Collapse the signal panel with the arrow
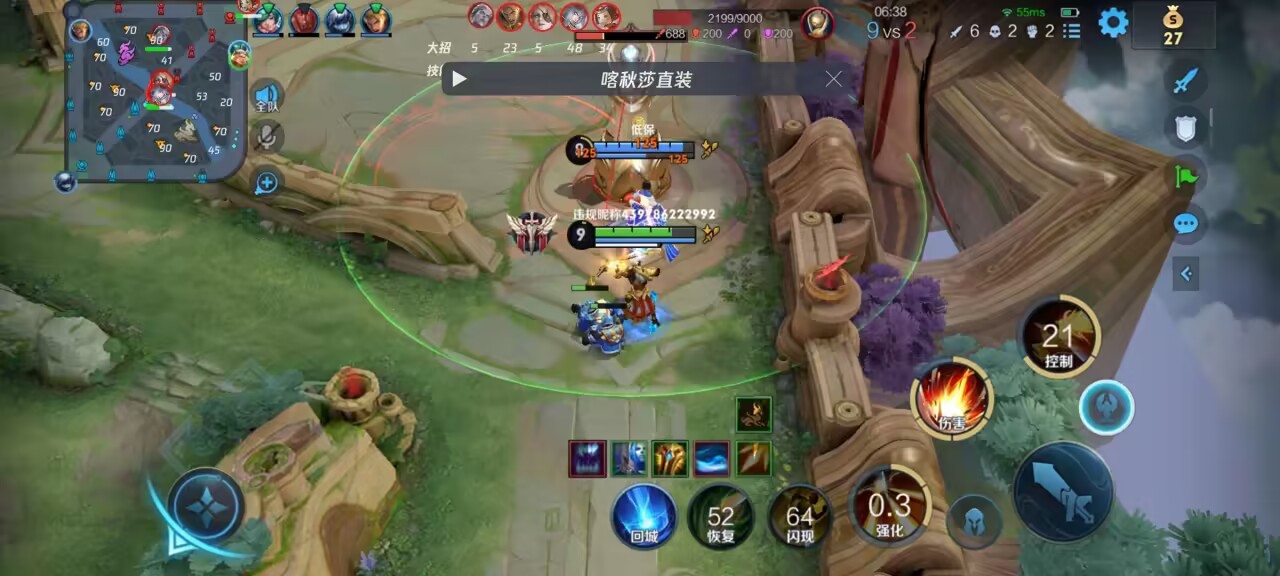Screen dimensions: 1280x576 (1186, 273)
